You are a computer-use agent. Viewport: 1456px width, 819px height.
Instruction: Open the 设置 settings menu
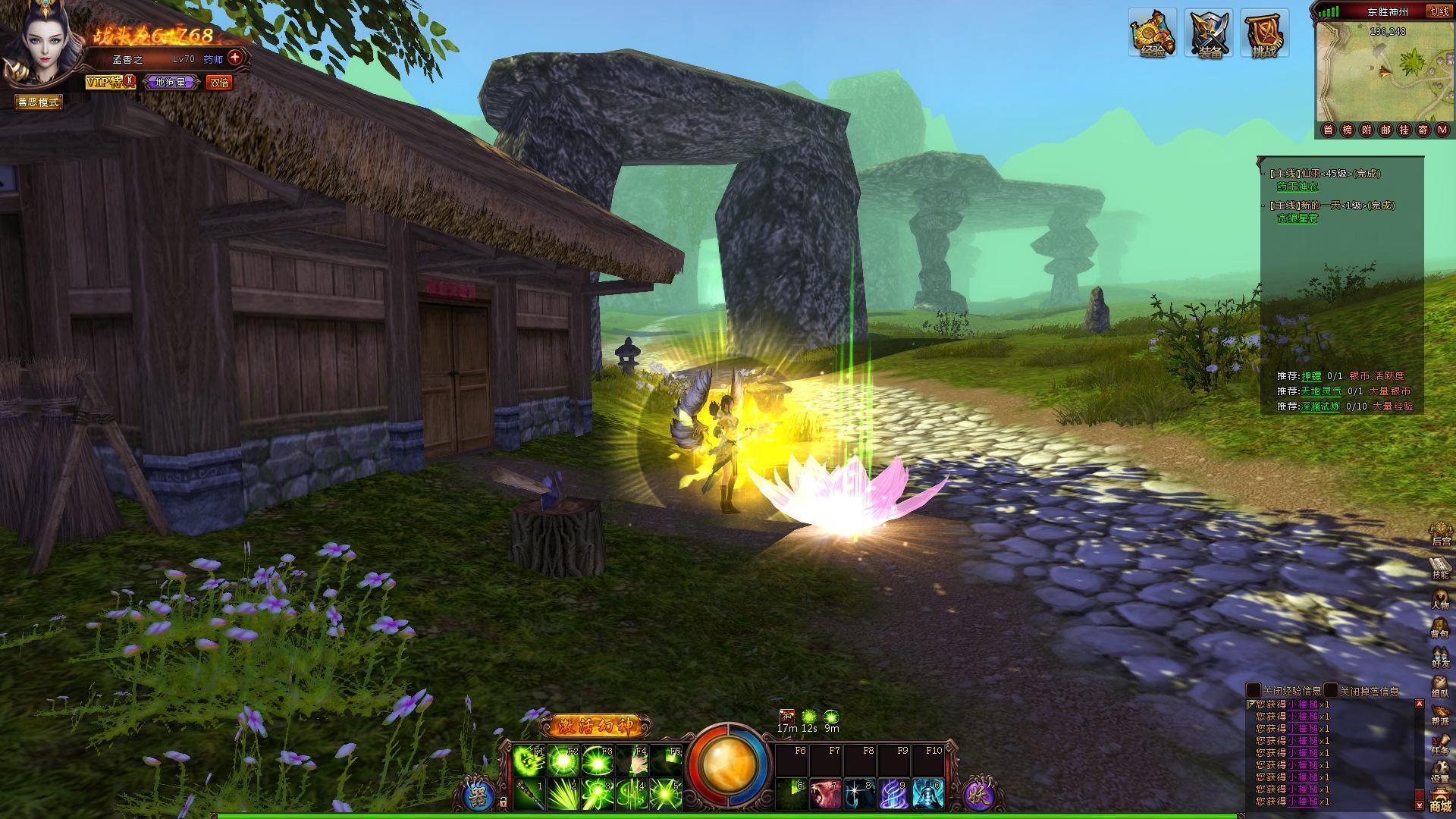tap(1439, 772)
